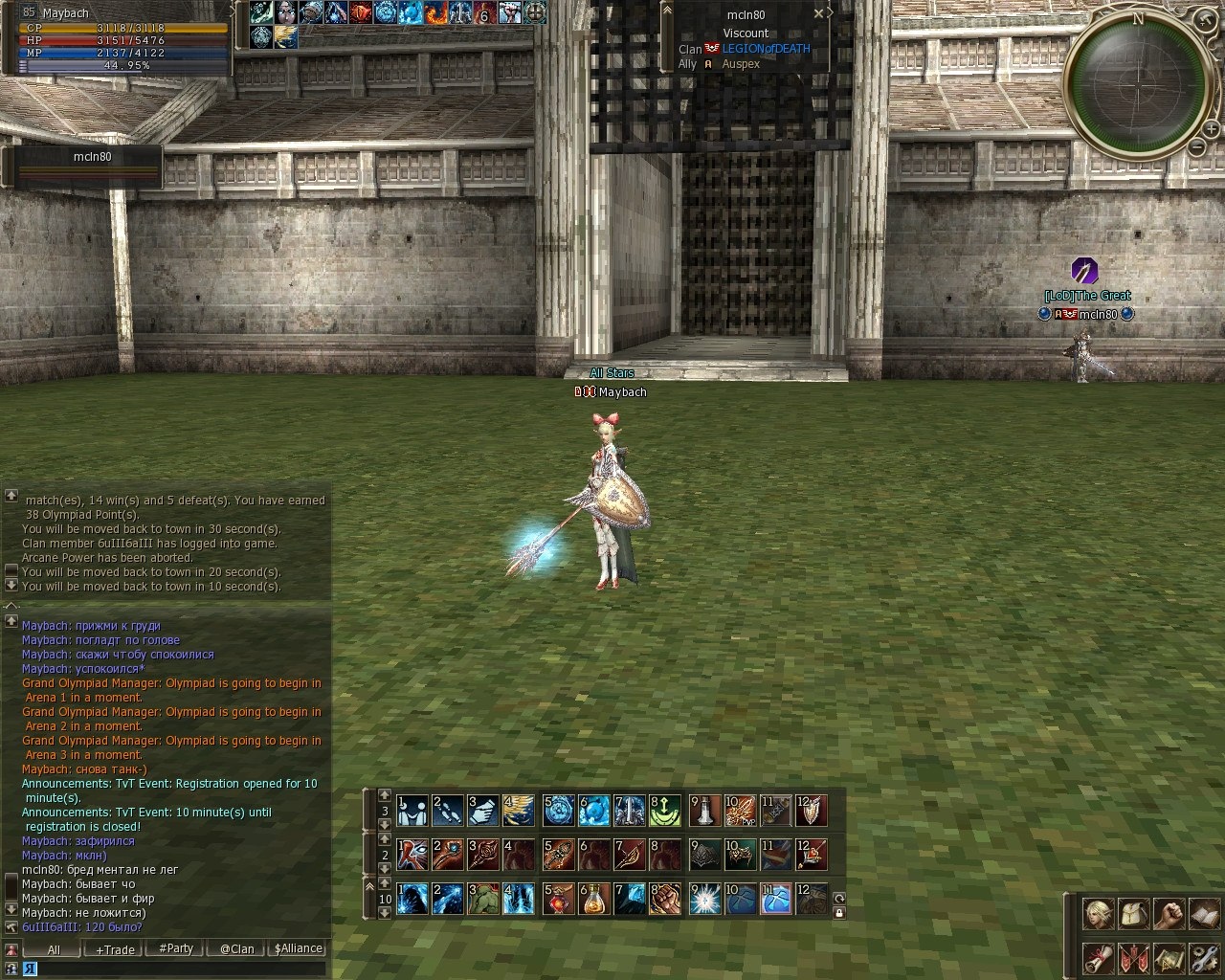Image resolution: width=1225 pixels, height=980 pixels.
Task: Open the inventory bag icon
Action: click(1133, 914)
